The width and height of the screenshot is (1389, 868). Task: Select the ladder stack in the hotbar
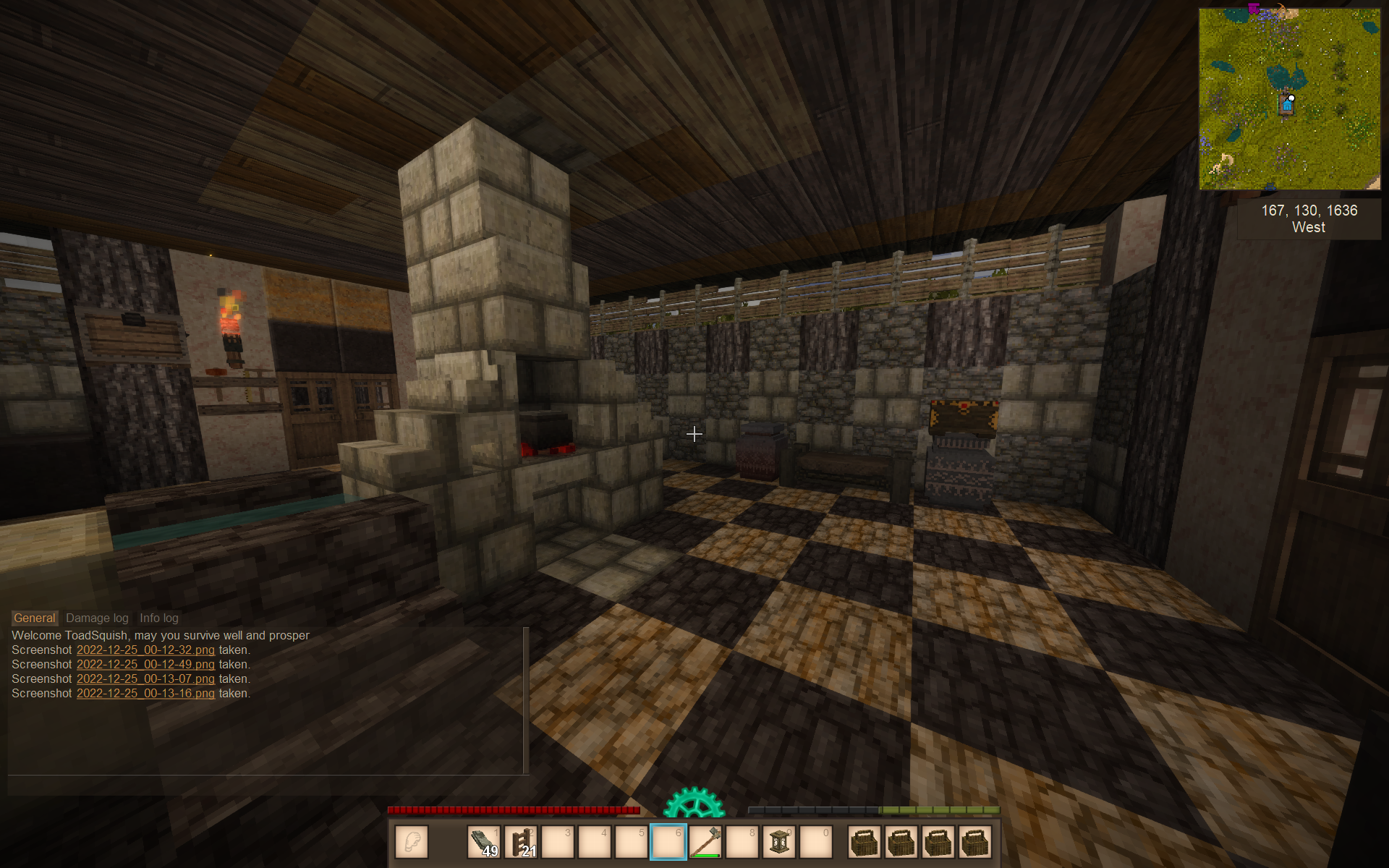pos(521,842)
